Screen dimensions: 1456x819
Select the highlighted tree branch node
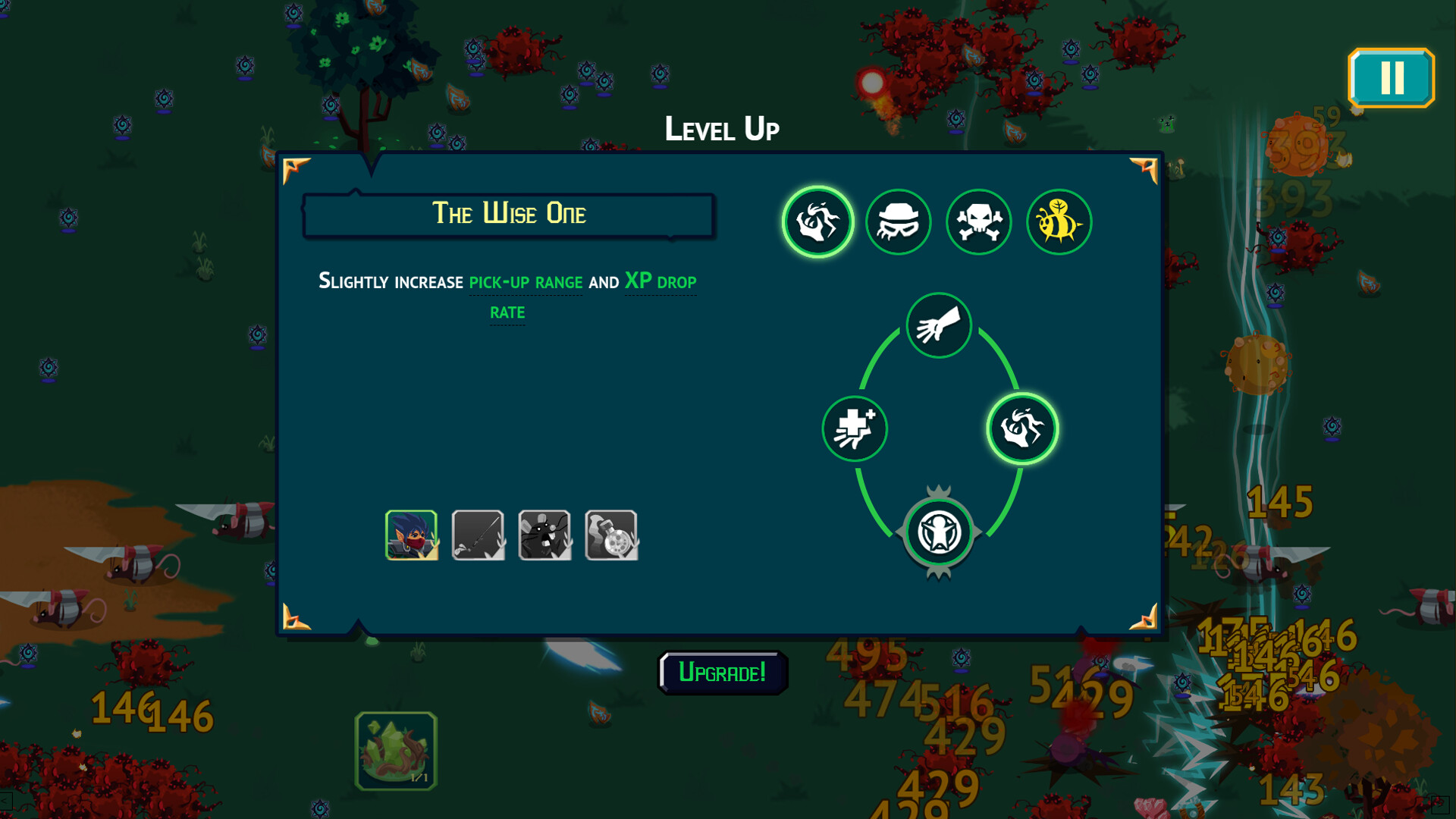click(x=1023, y=428)
